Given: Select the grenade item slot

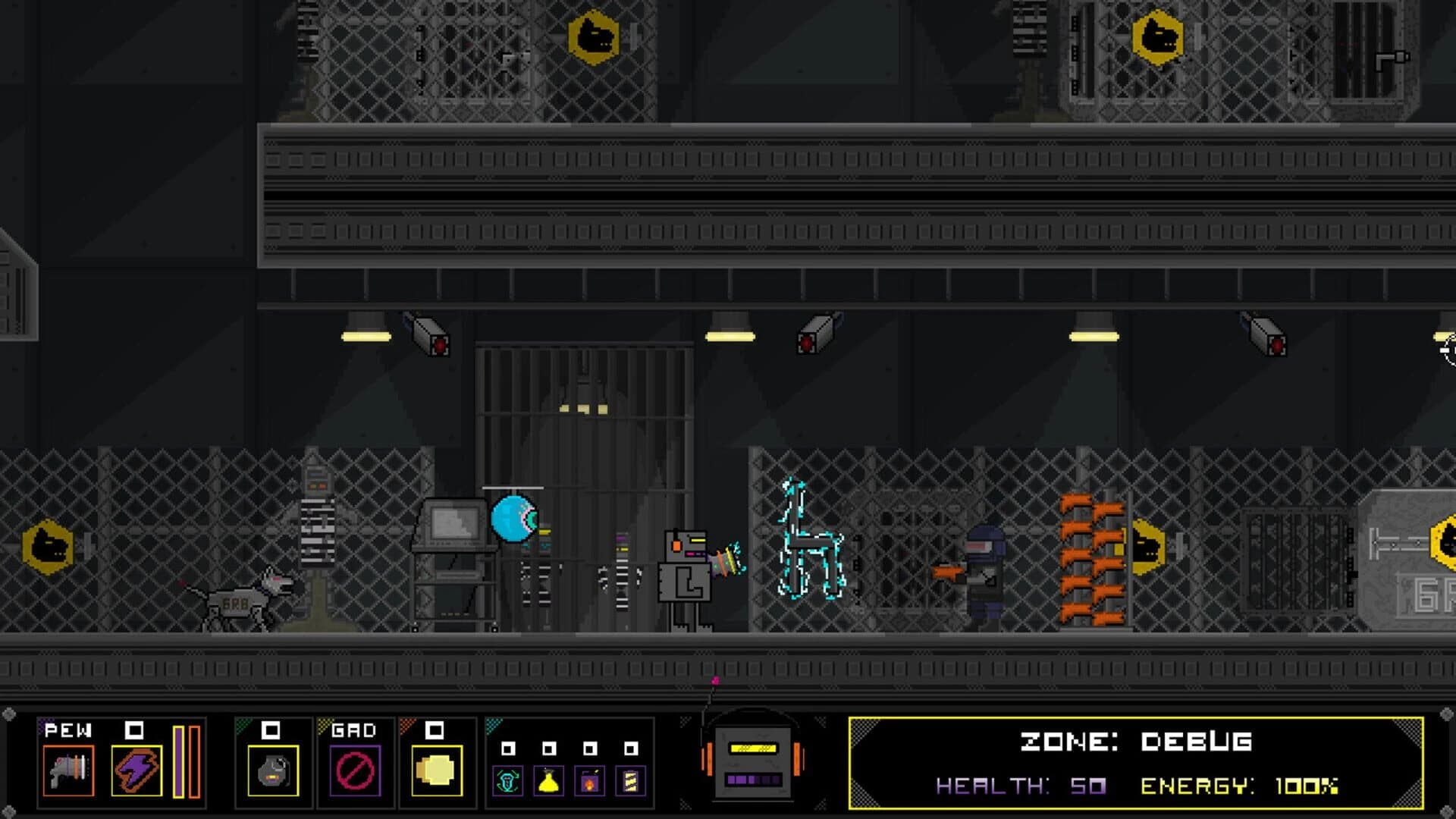Looking at the screenshot, I should 272,771.
